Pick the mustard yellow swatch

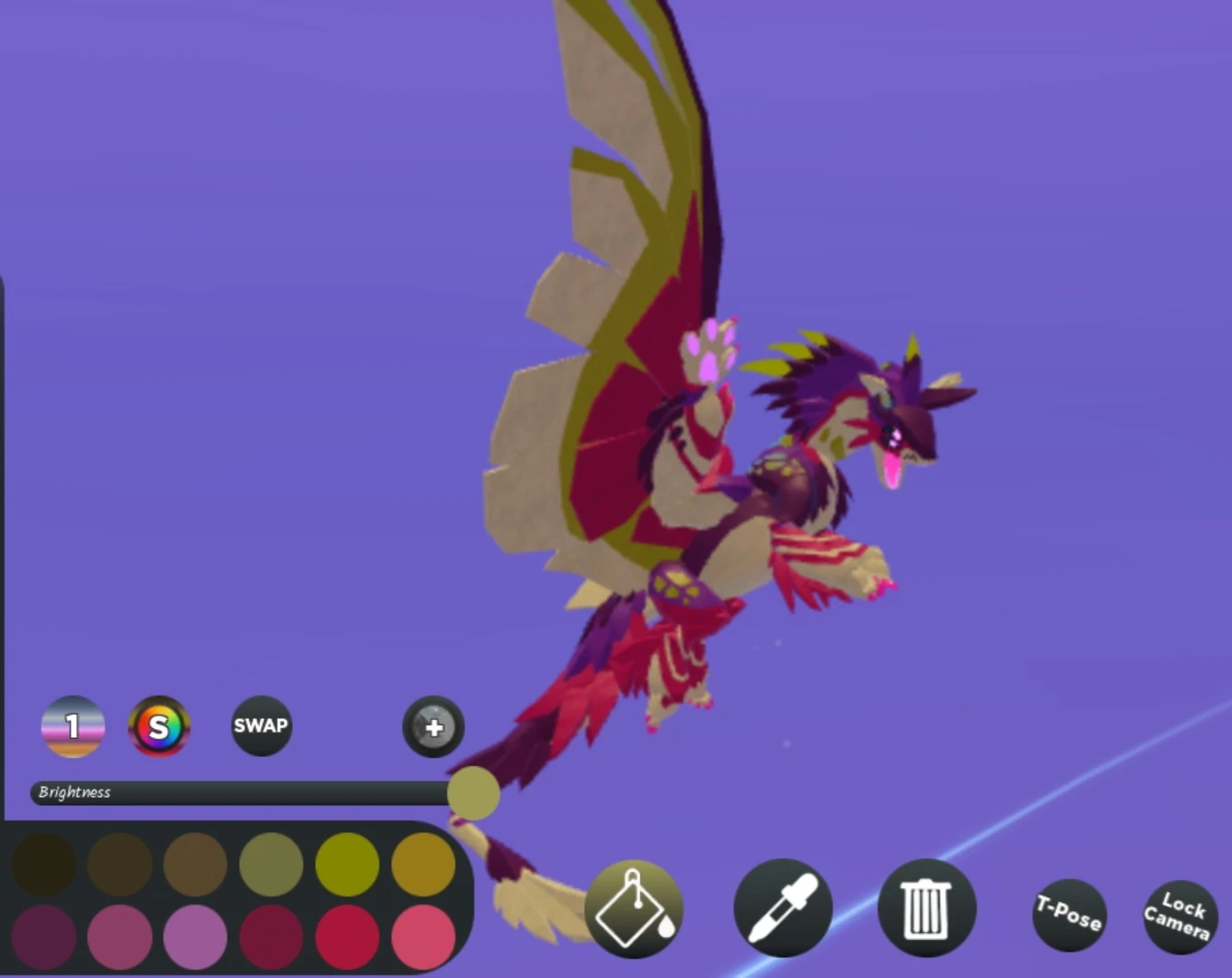[x=422, y=865]
